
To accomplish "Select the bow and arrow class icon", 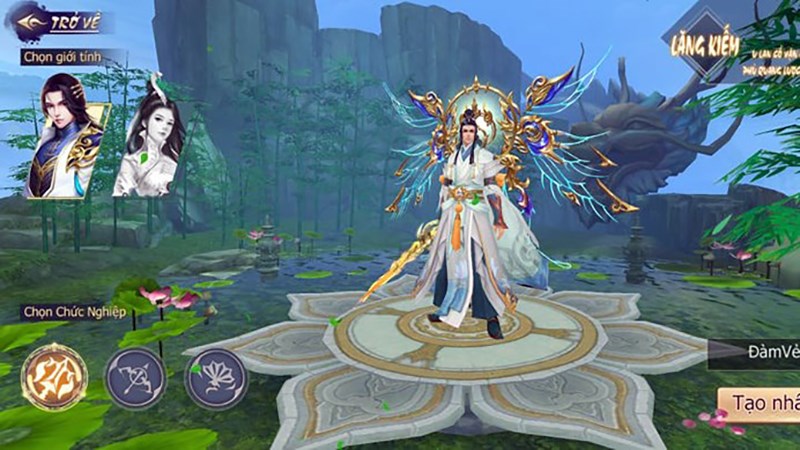I will tap(135, 379).
